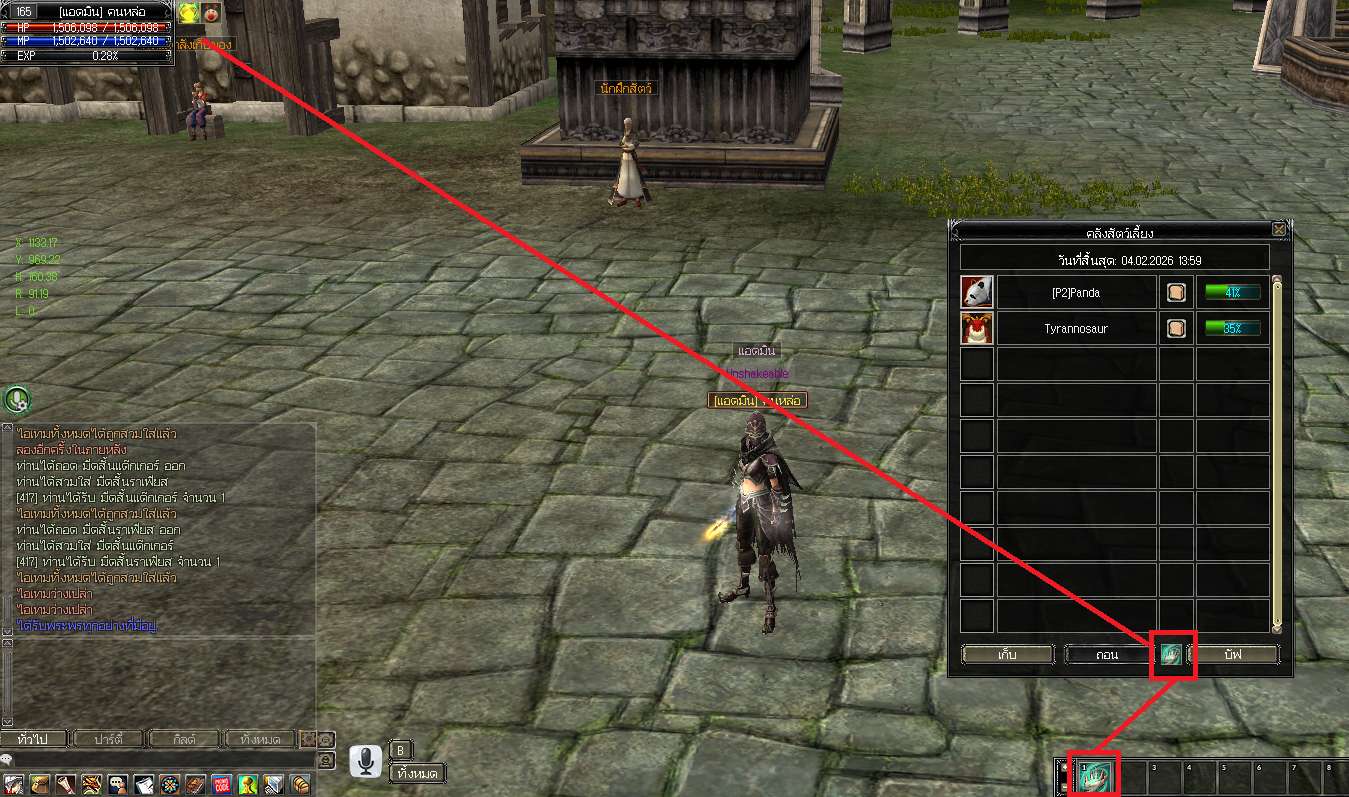Viewport: 1349px width, 797px height.
Task: Click the เก็บ button in pet window
Action: tap(1008, 655)
